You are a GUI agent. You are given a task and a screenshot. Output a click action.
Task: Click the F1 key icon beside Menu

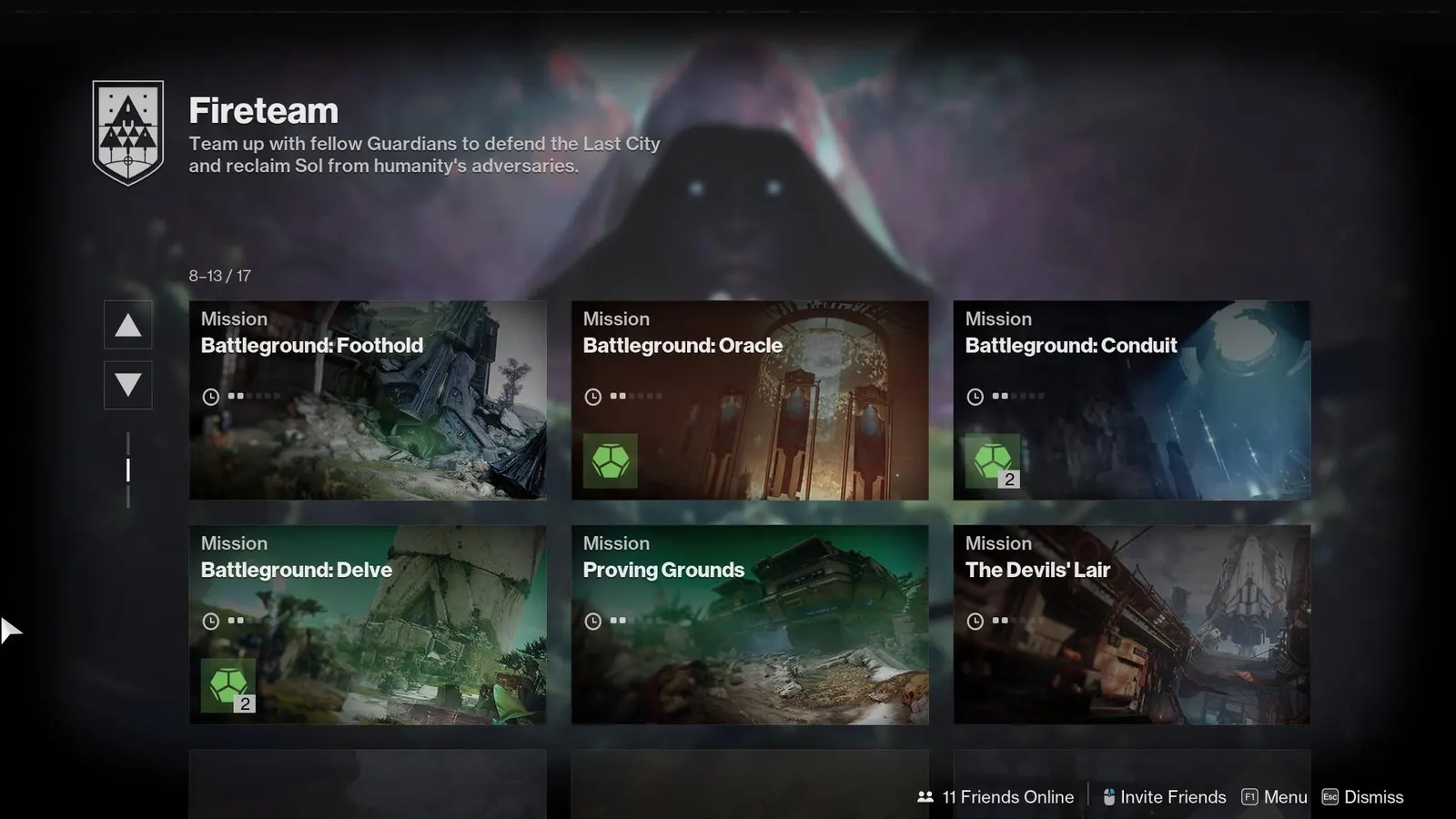1249,796
